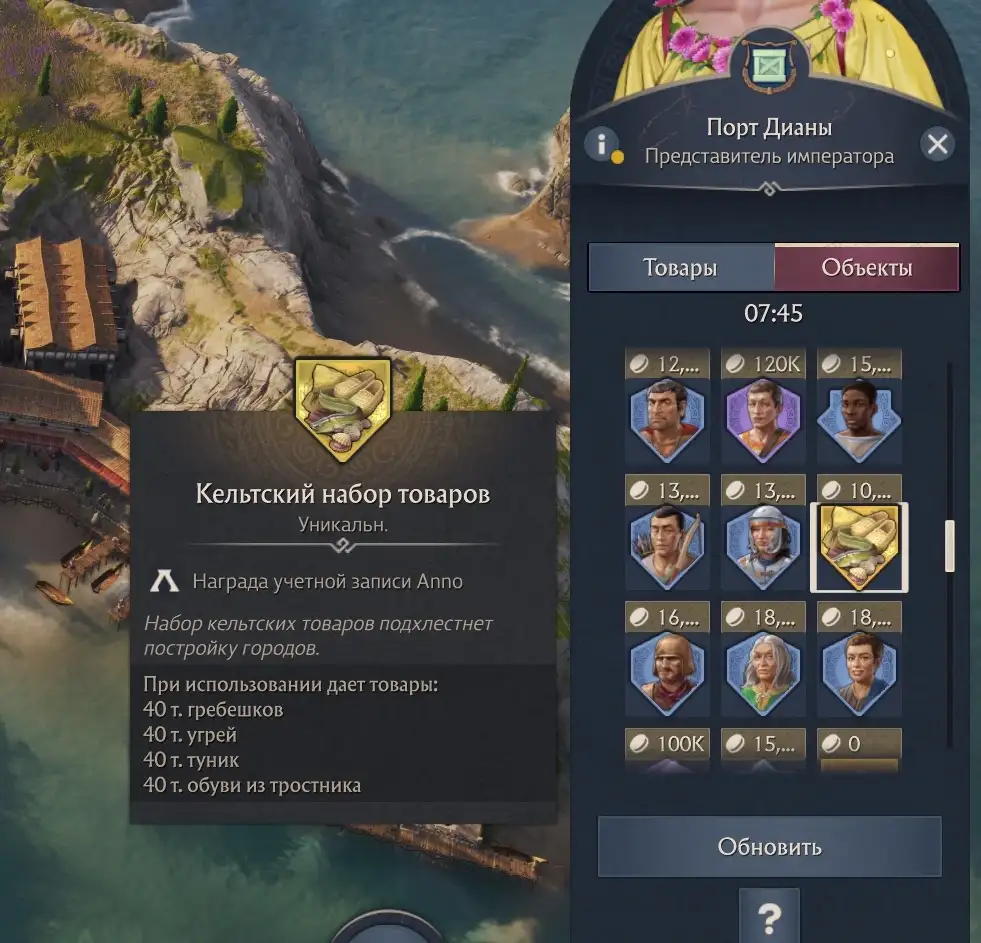Choose the grey-haired elderly woman specialist
981x943 pixels.
click(x=764, y=674)
